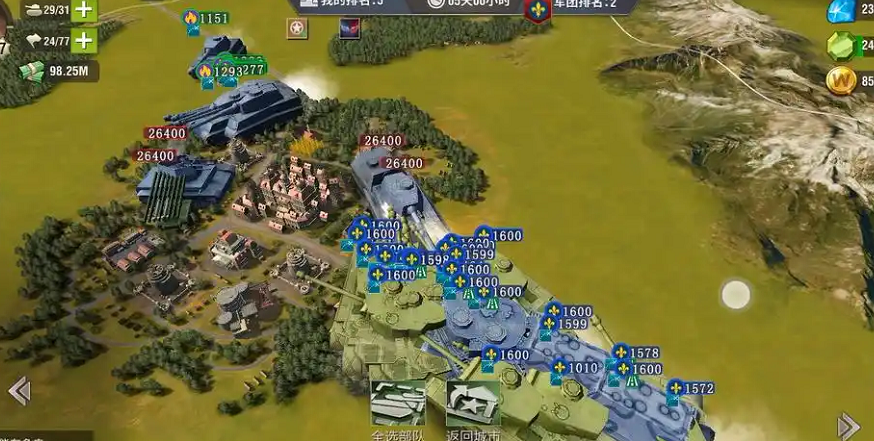Expand the right double-arrow panel
Screen dimensions: 874x441
[848, 425]
